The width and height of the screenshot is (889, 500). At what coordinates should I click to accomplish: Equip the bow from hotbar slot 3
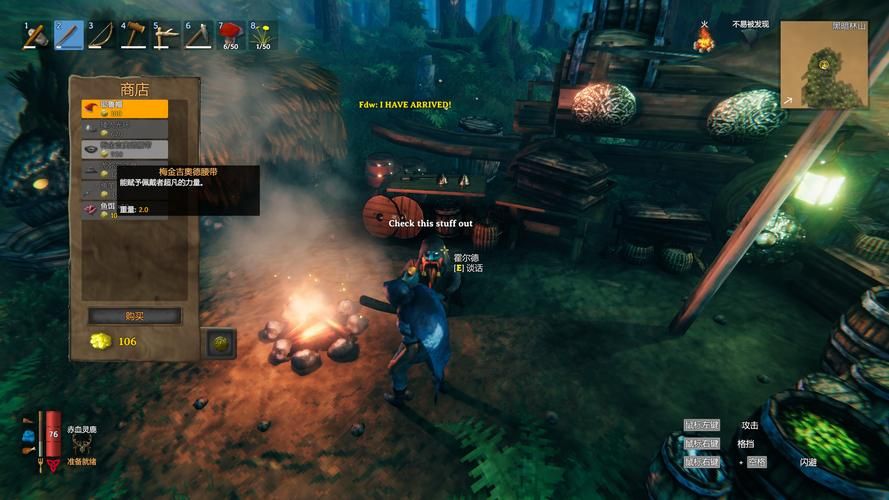click(x=101, y=36)
